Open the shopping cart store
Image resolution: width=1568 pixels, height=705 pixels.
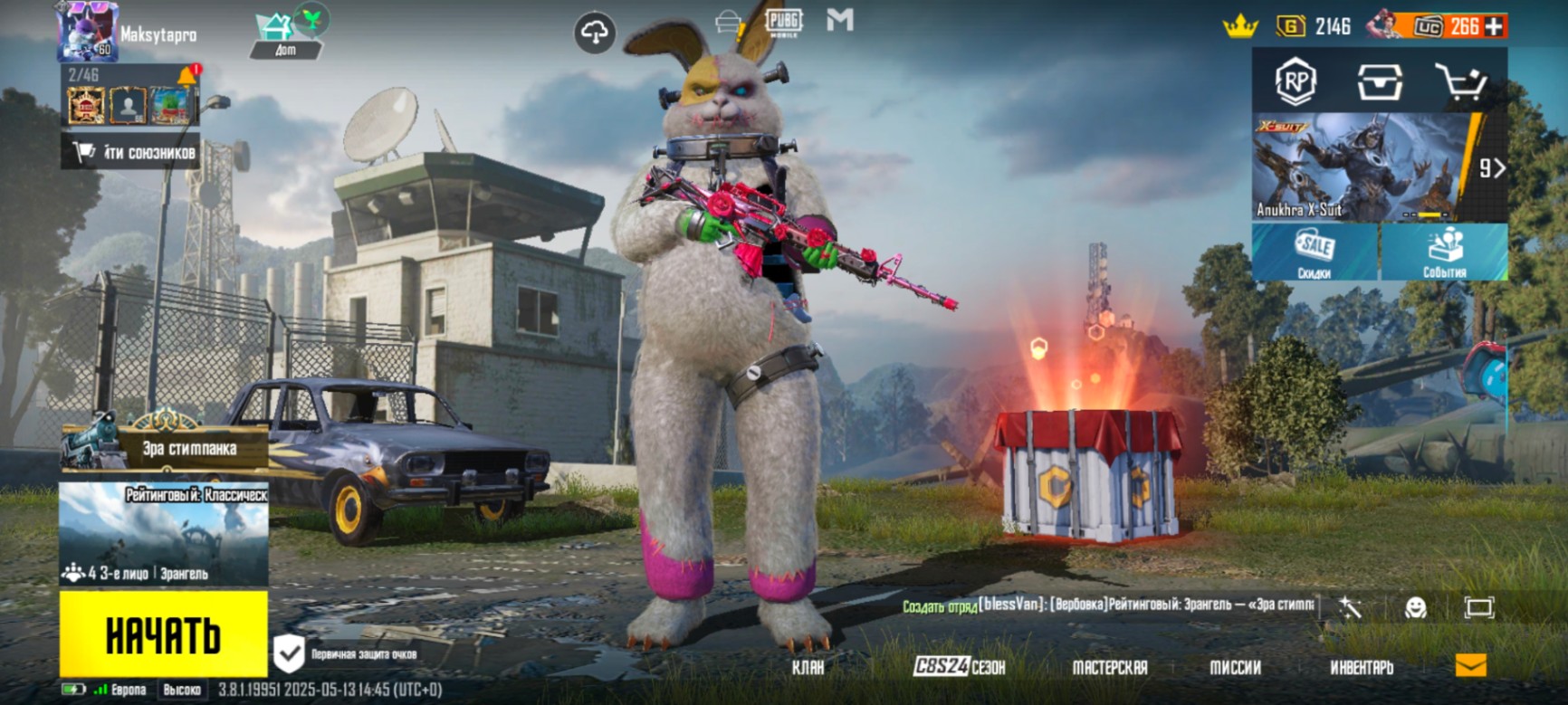click(x=1461, y=83)
